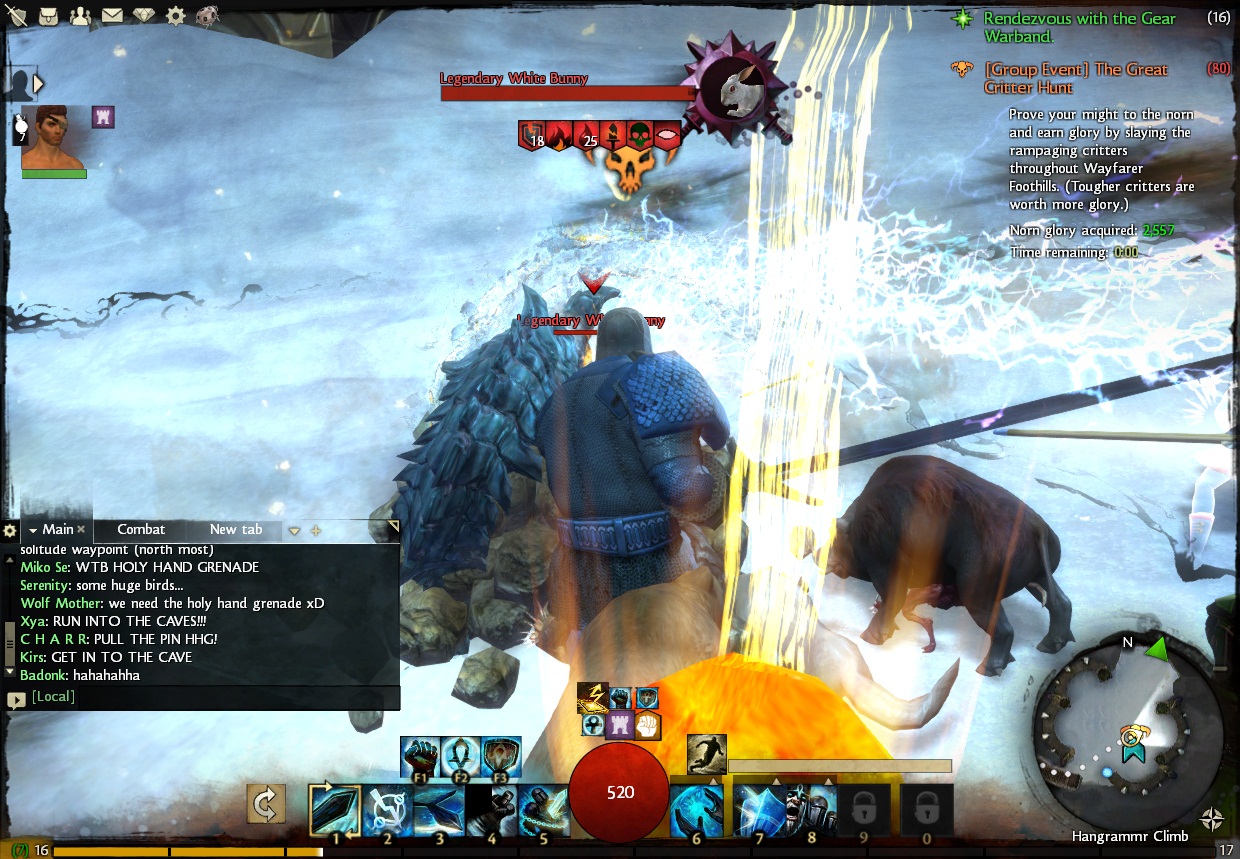The image size is (1240, 859).
Task: Click the ladybug bug-report icon
Action: [207, 15]
